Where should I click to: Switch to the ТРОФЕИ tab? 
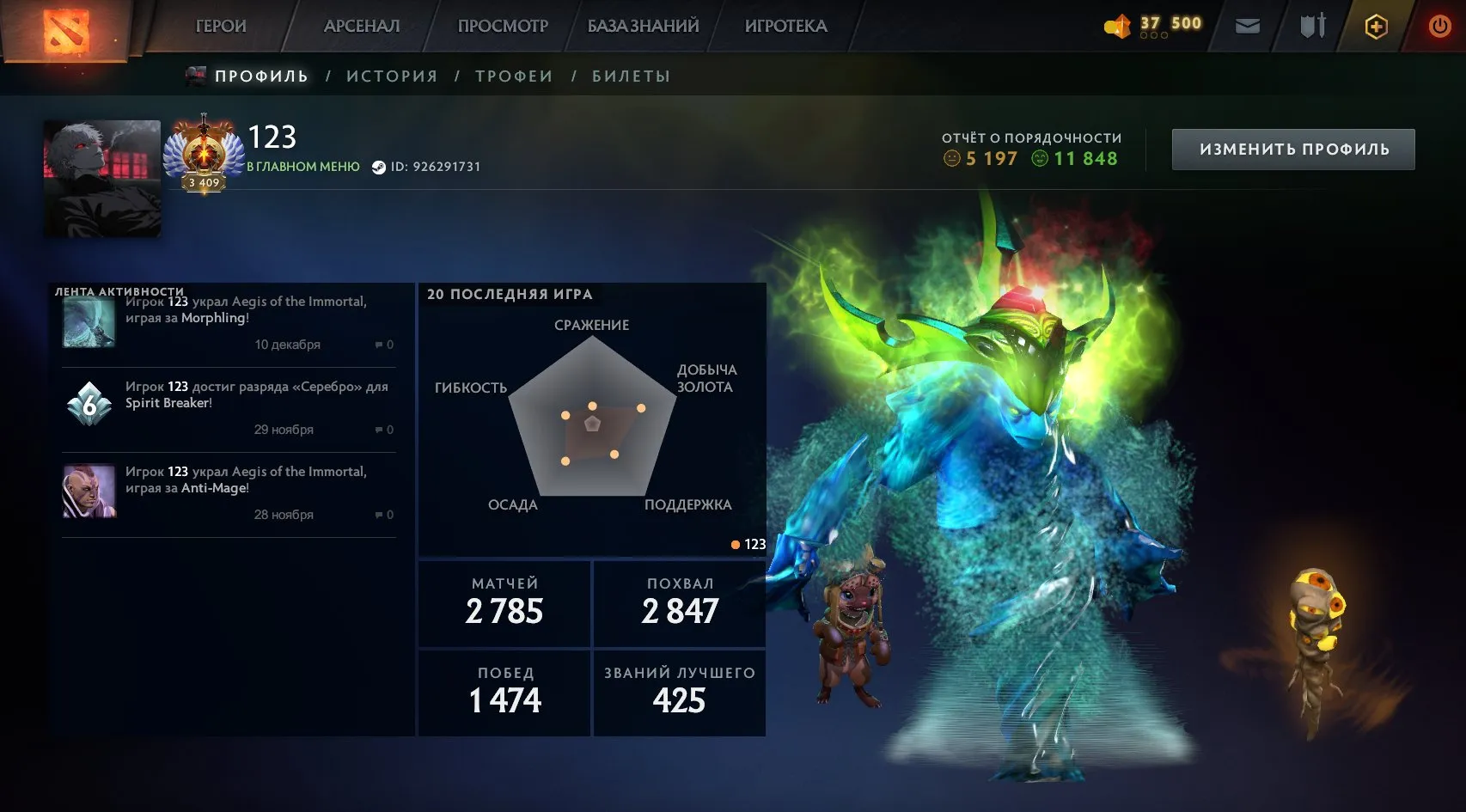515,76
